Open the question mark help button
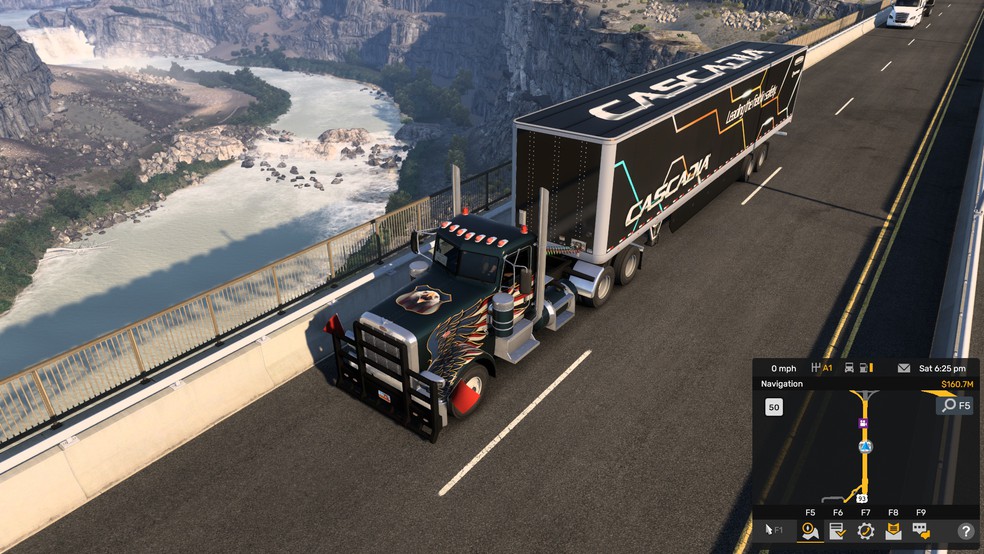Image resolution: width=984 pixels, height=554 pixels. coord(966,531)
